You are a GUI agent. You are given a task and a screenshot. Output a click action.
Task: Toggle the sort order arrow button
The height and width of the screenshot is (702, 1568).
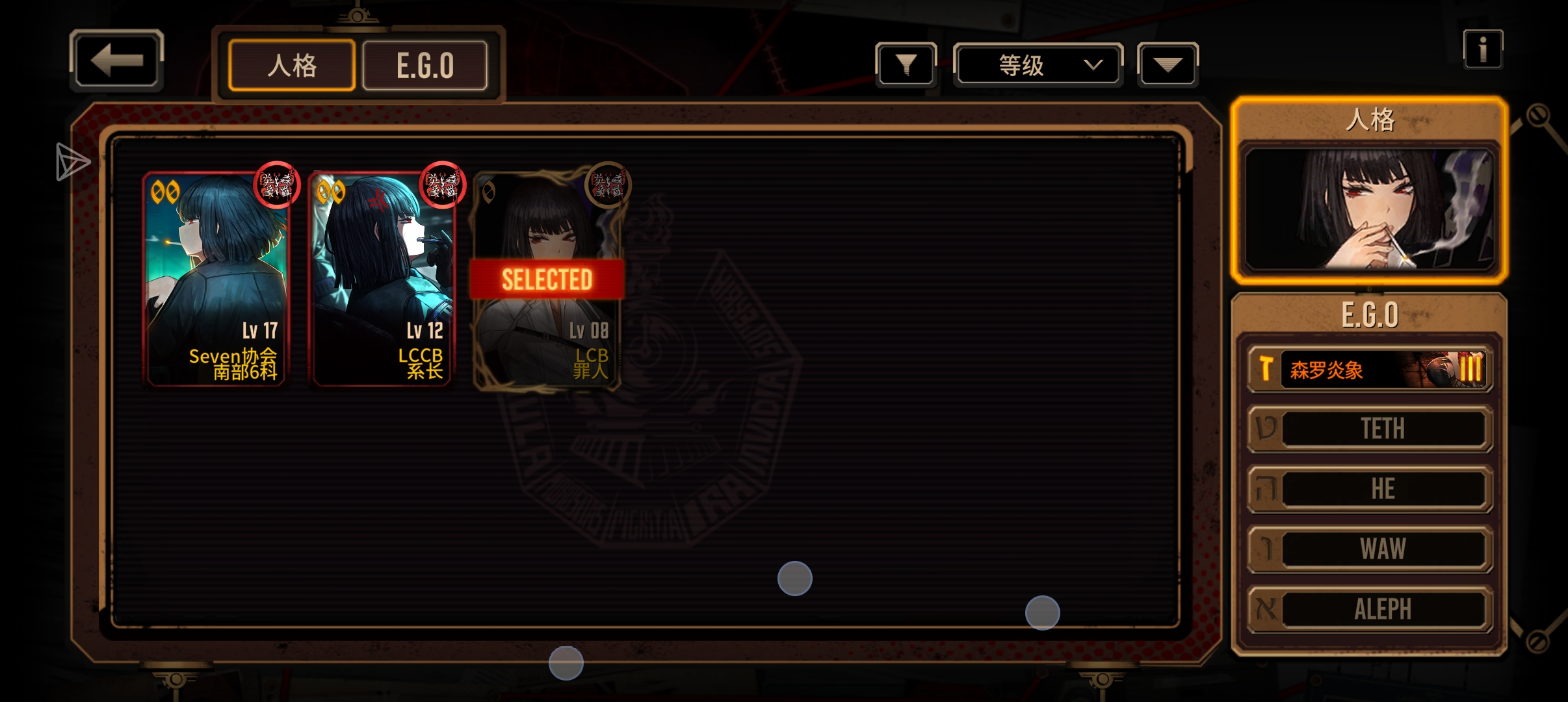pos(1168,64)
